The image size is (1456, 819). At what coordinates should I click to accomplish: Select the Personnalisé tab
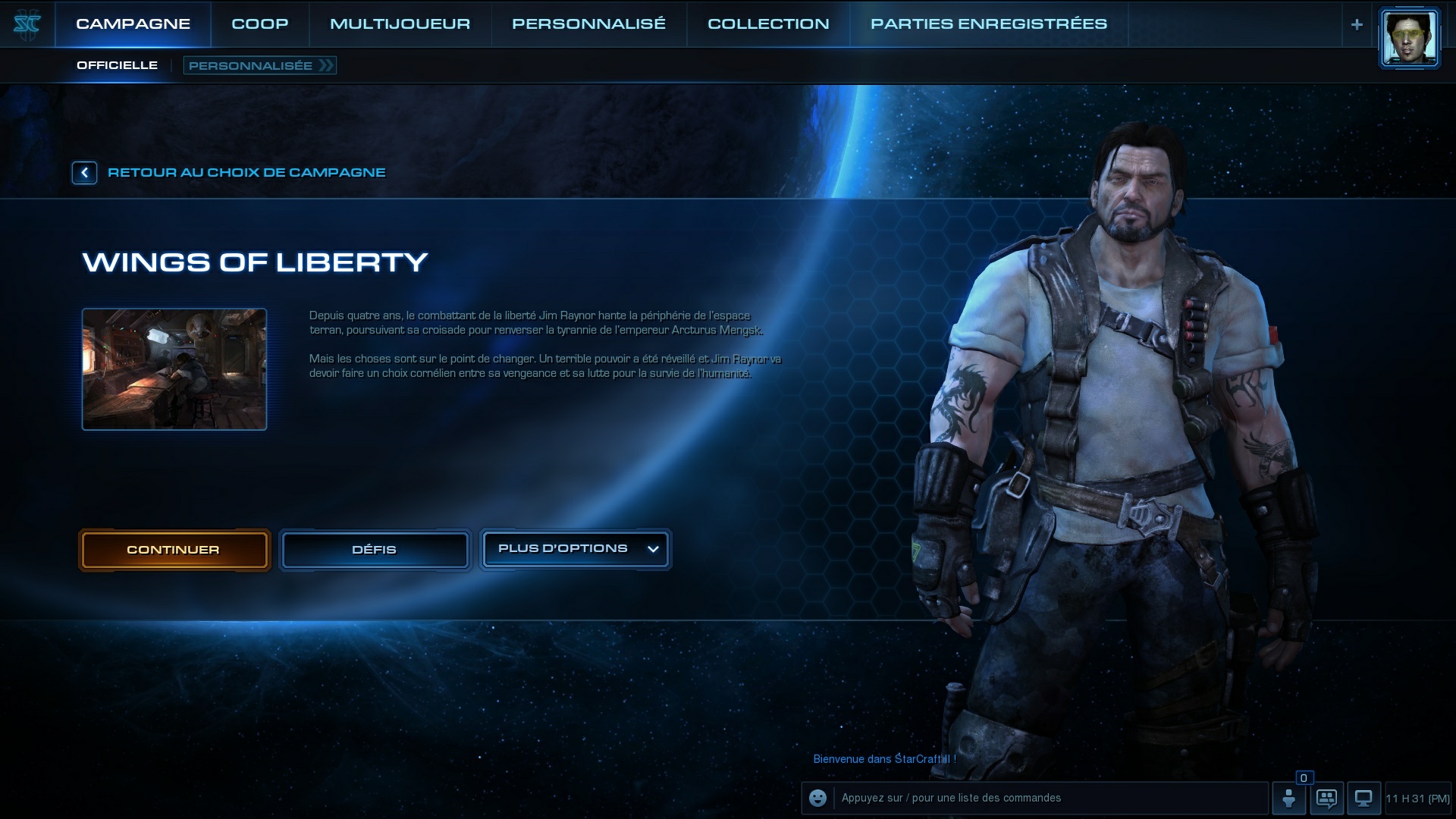click(588, 24)
